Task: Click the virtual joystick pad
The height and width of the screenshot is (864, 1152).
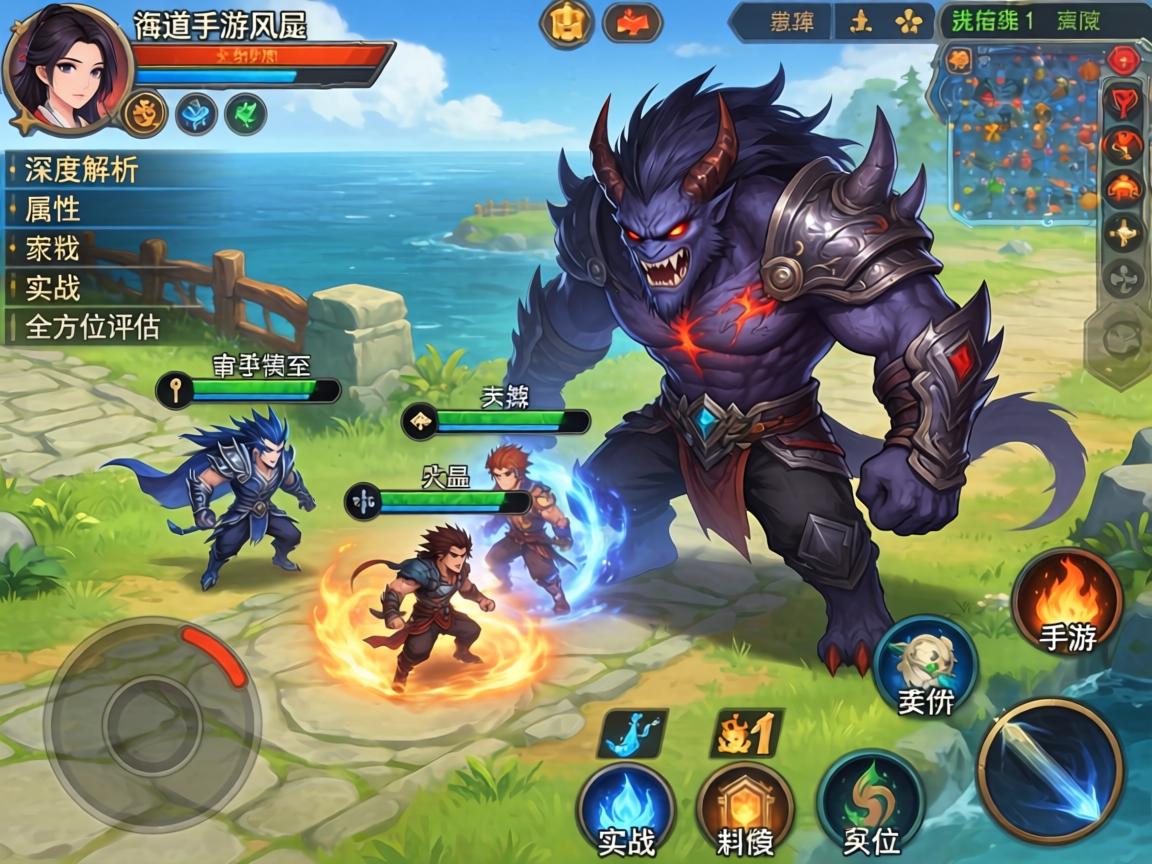Action: pyautogui.click(x=152, y=720)
